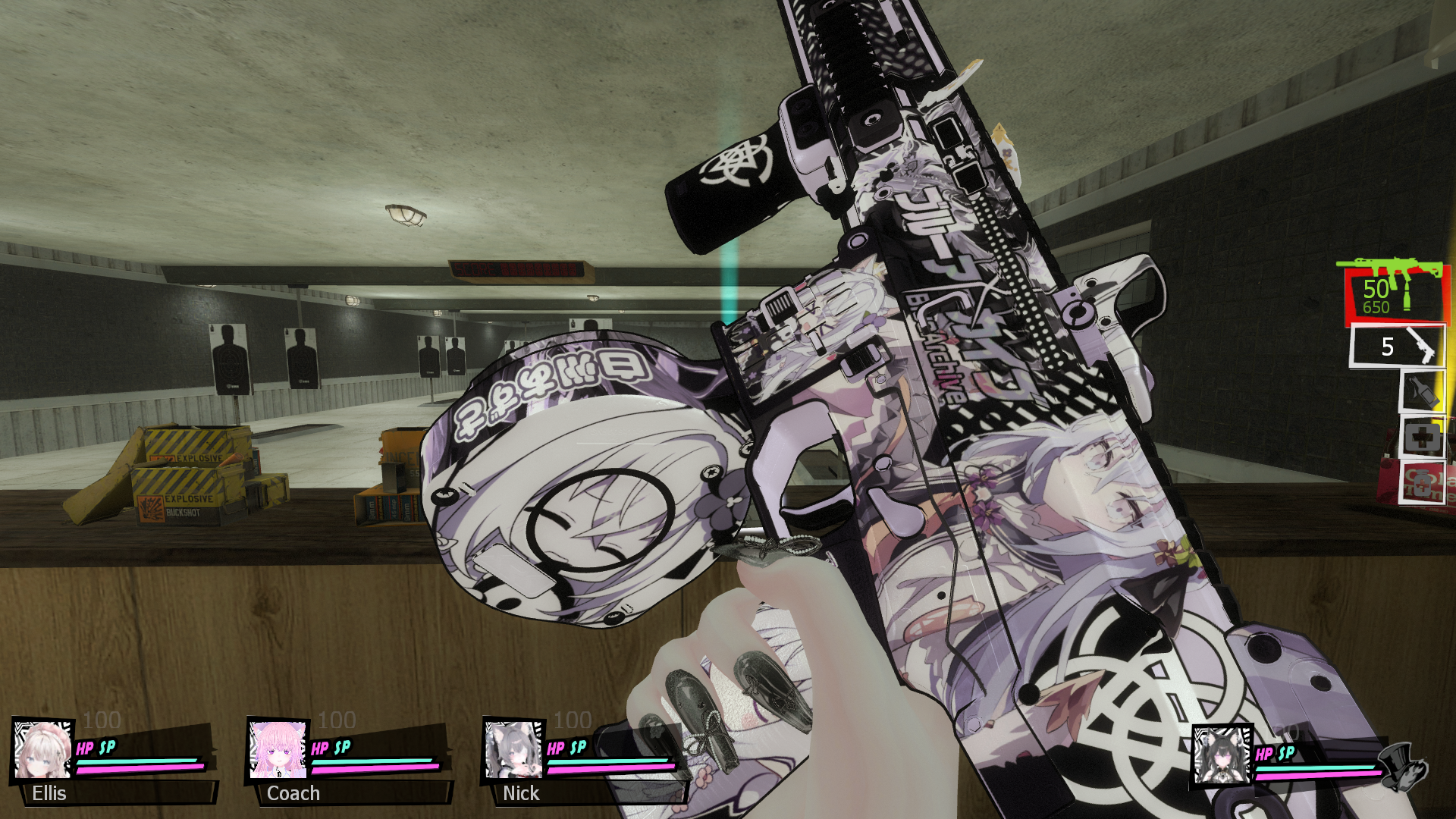Select the pain pills bottle slot

click(1423, 482)
